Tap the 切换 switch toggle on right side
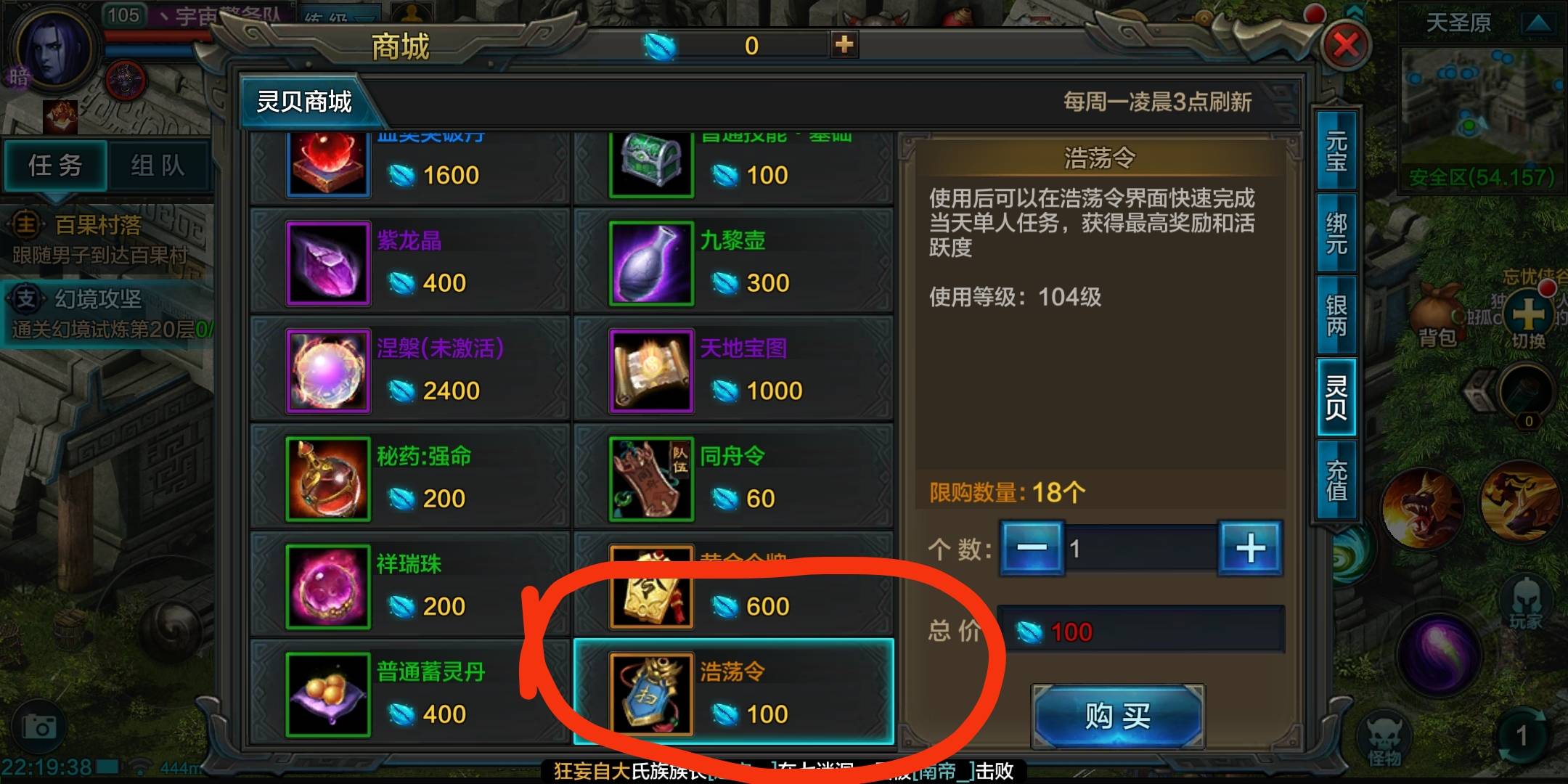Screen dimensions: 1568x784 [x=1530, y=314]
